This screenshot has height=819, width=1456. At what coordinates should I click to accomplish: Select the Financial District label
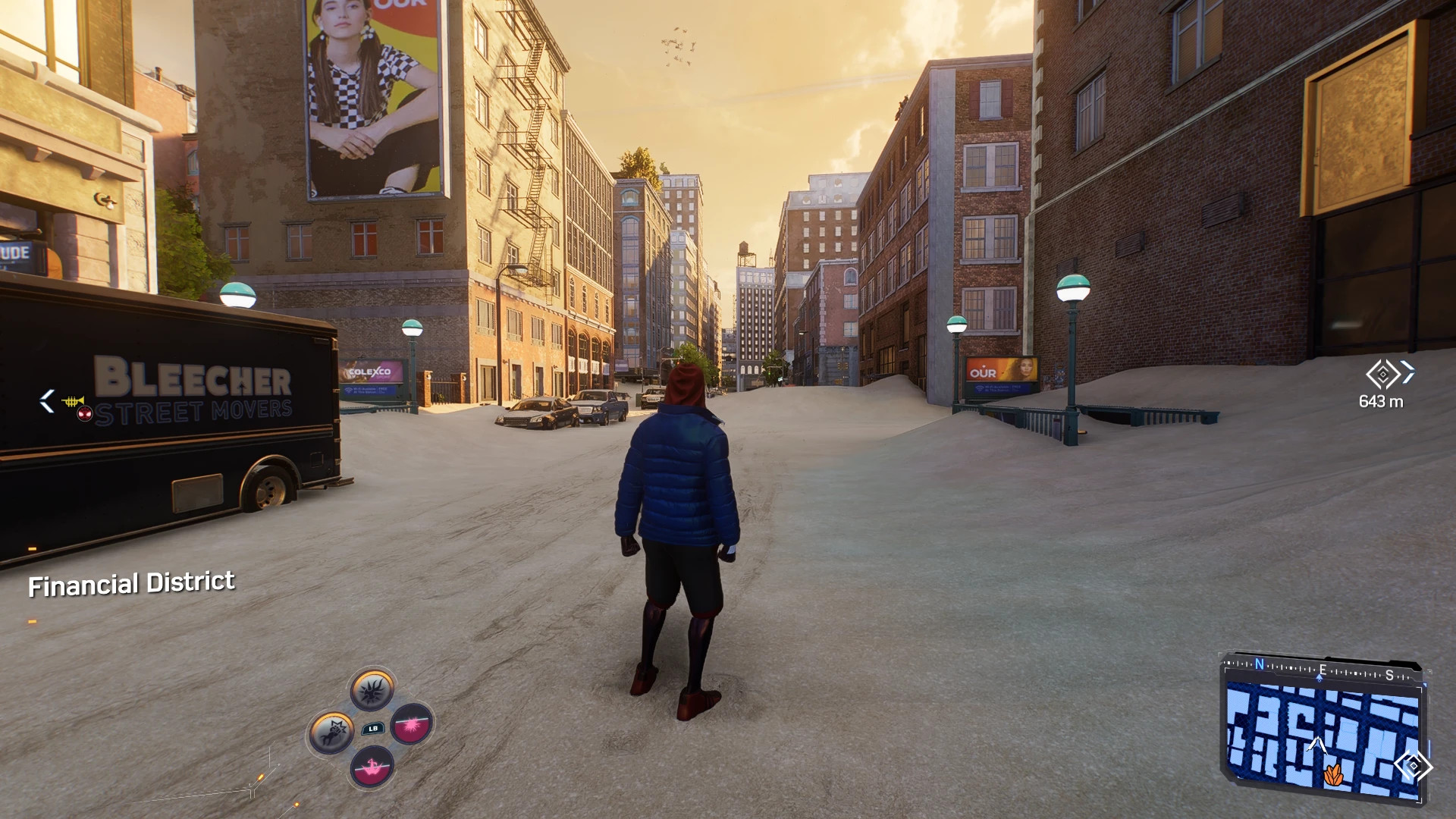pos(131,583)
